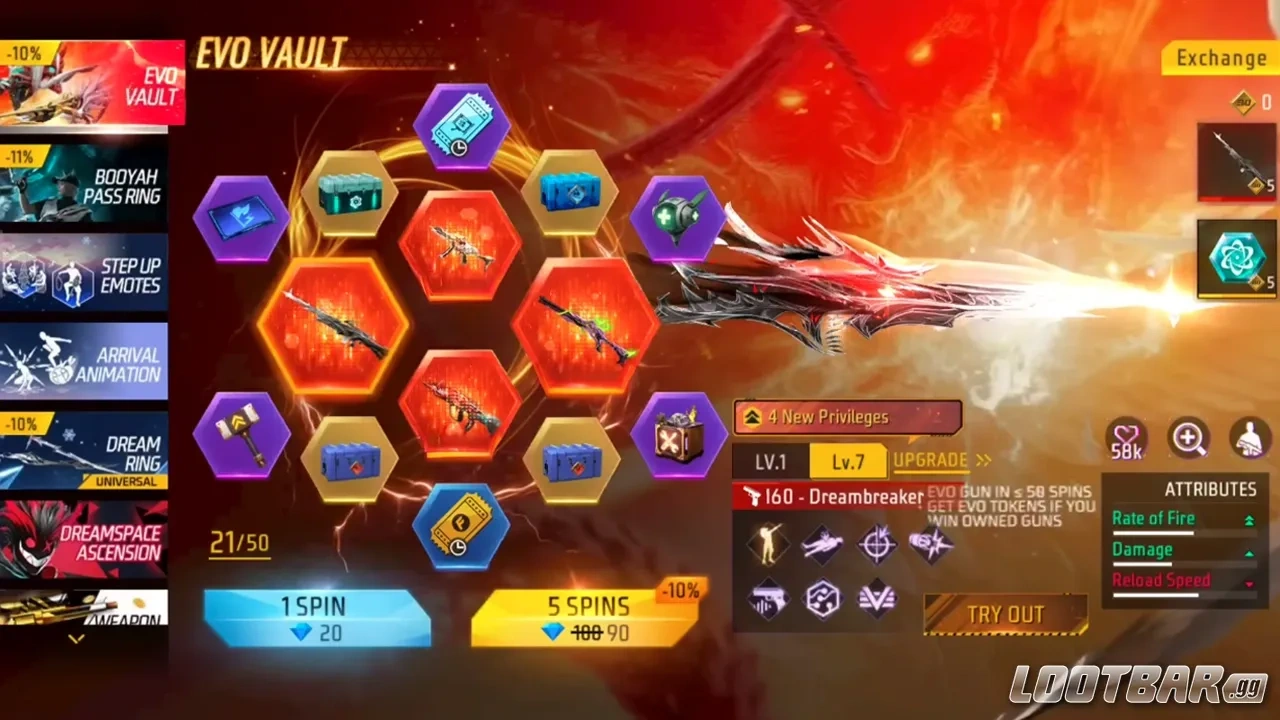Click the crosshair aim privilege icon
The image size is (1280, 720).
tap(876, 543)
